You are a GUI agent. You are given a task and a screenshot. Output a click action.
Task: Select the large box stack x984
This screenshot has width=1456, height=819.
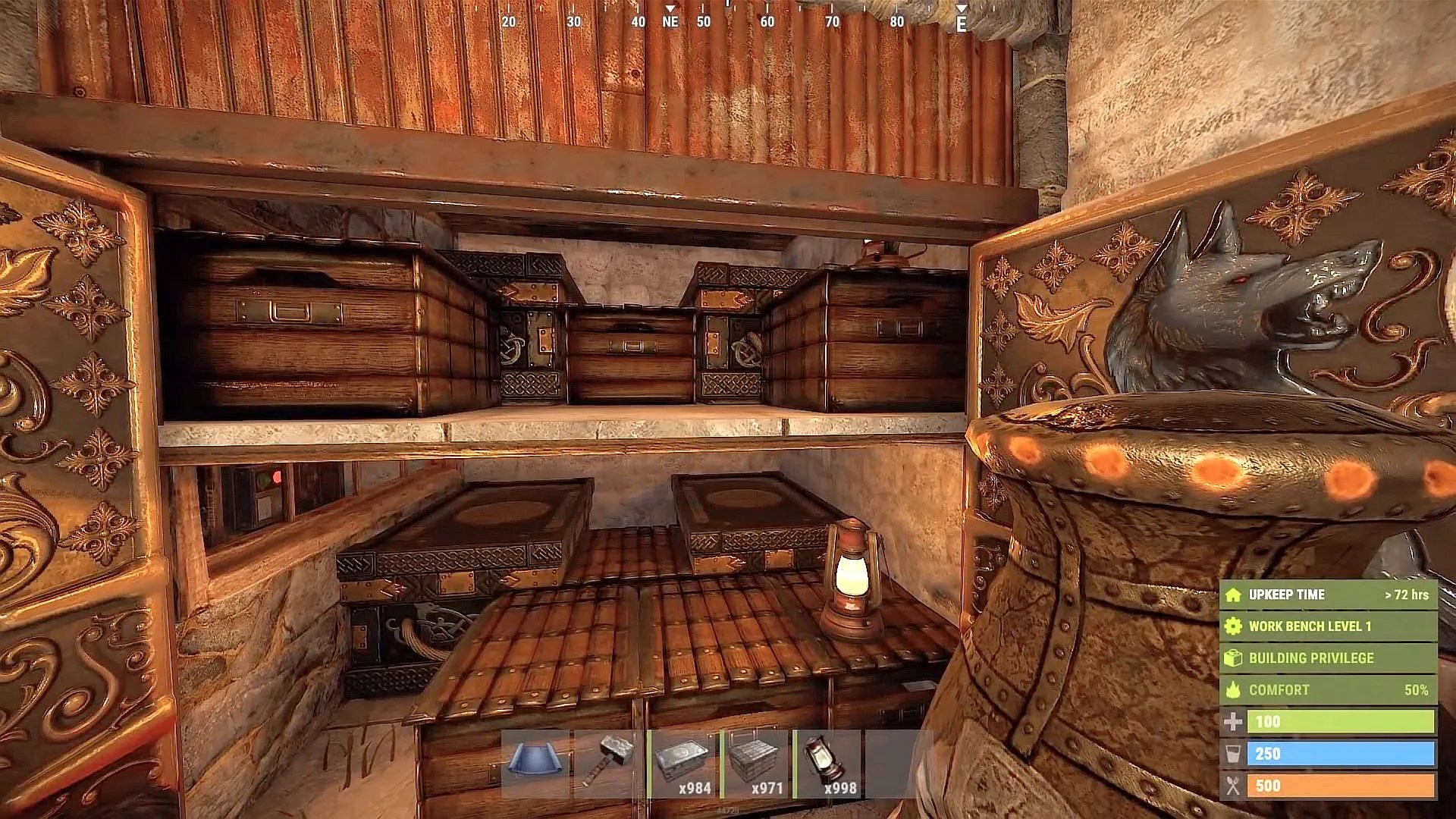(x=682, y=763)
